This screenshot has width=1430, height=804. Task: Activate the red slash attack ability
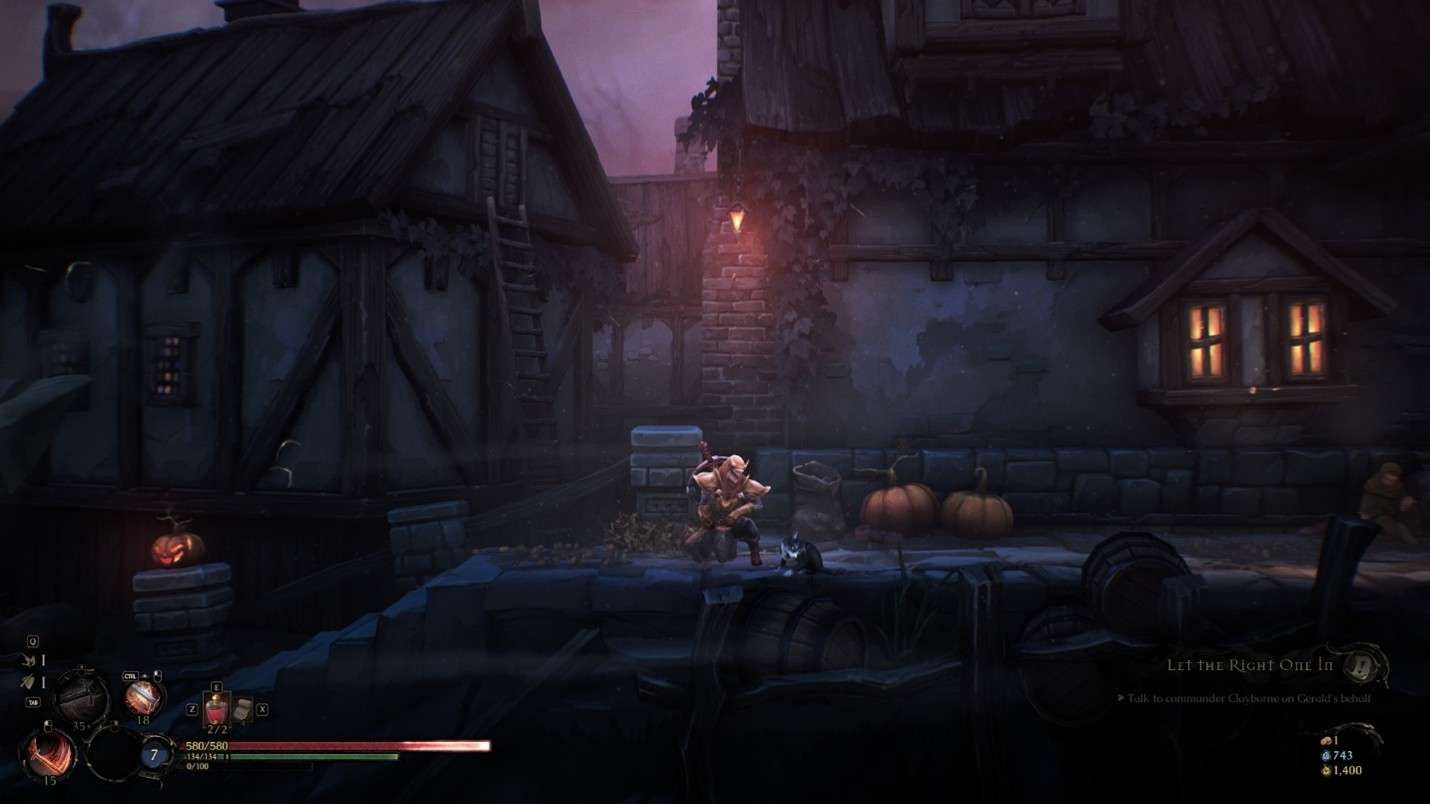47,754
